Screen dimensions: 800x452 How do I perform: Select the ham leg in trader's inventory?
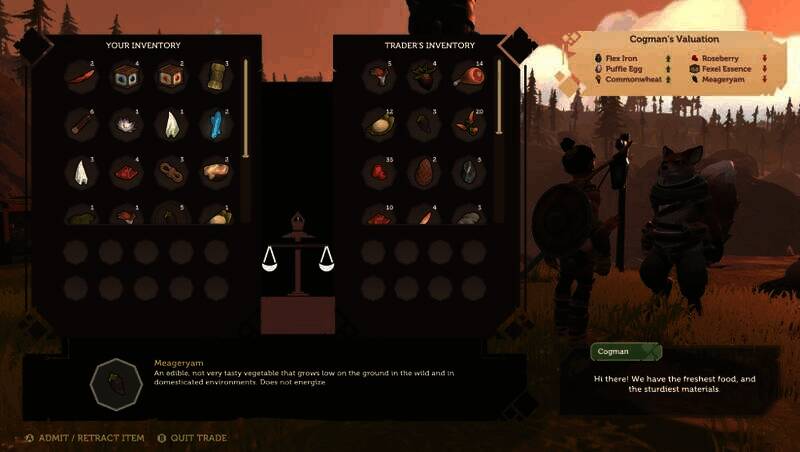pos(468,76)
